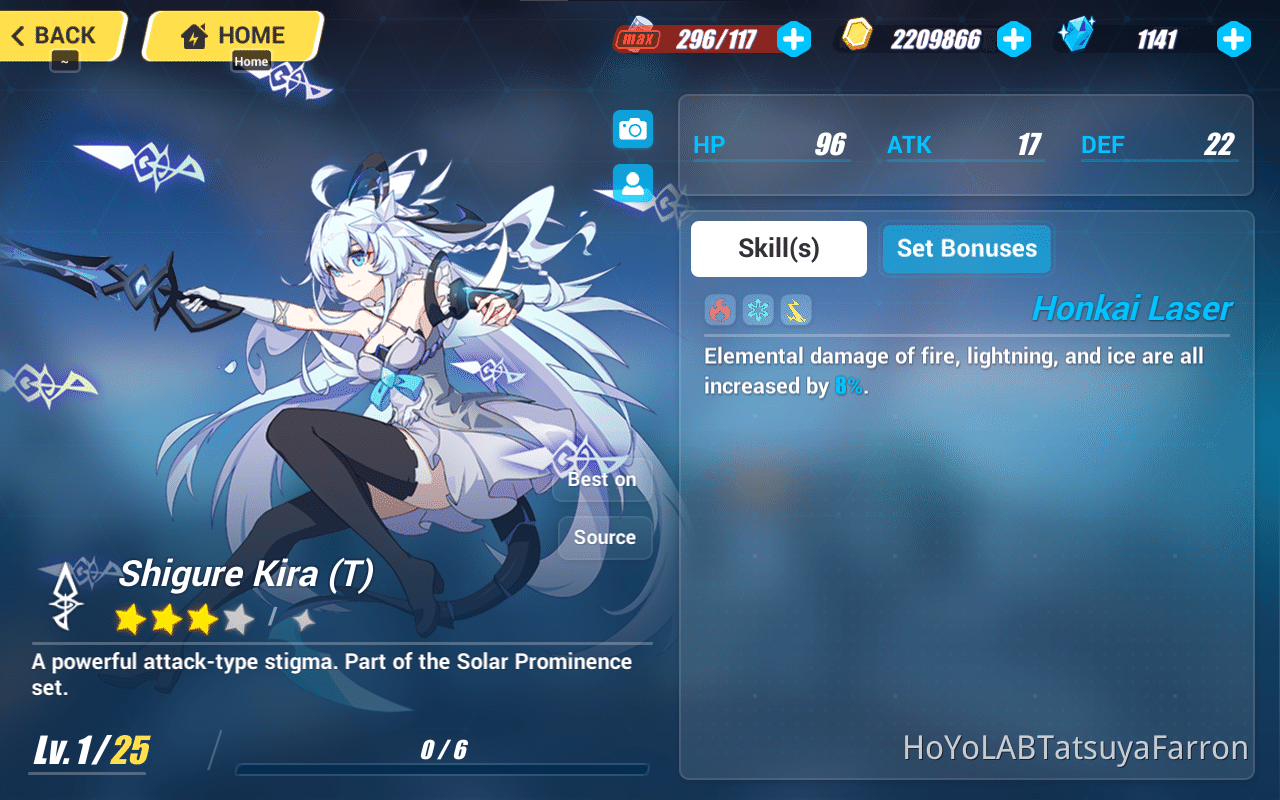
Task: Add stamina with the plus button
Action: pos(794,39)
